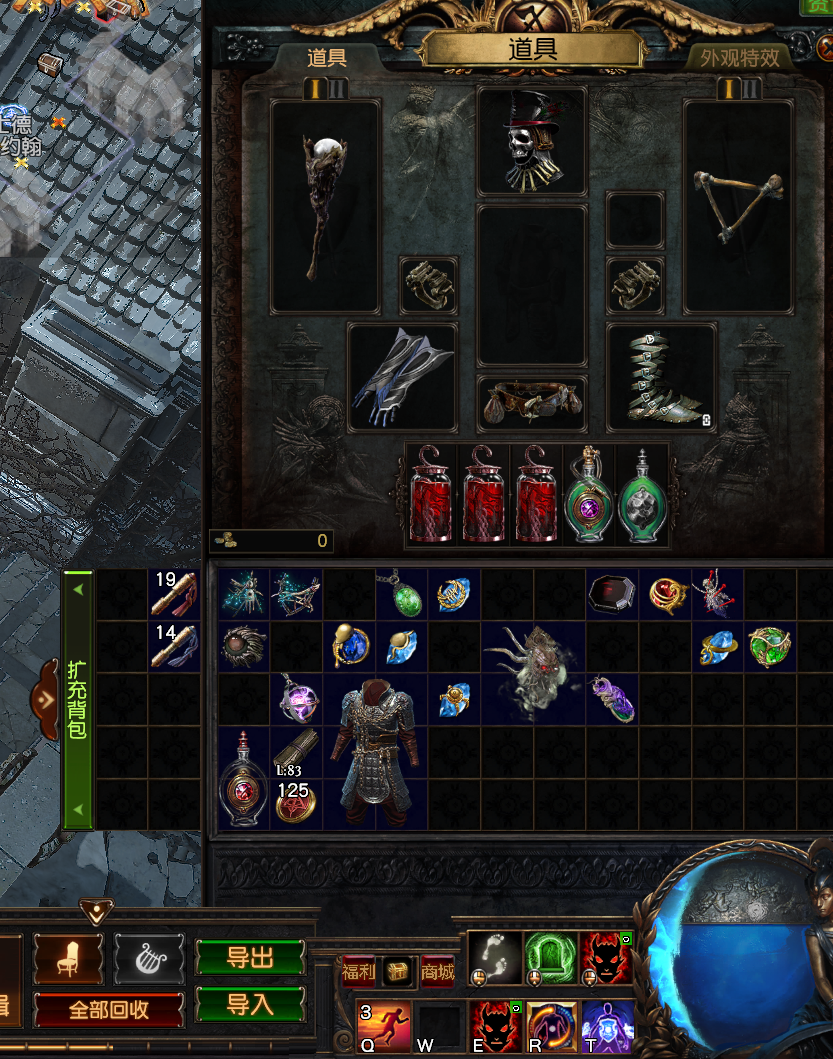
Task: Select the green flask with purple gem
Action: (x=590, y=497)
